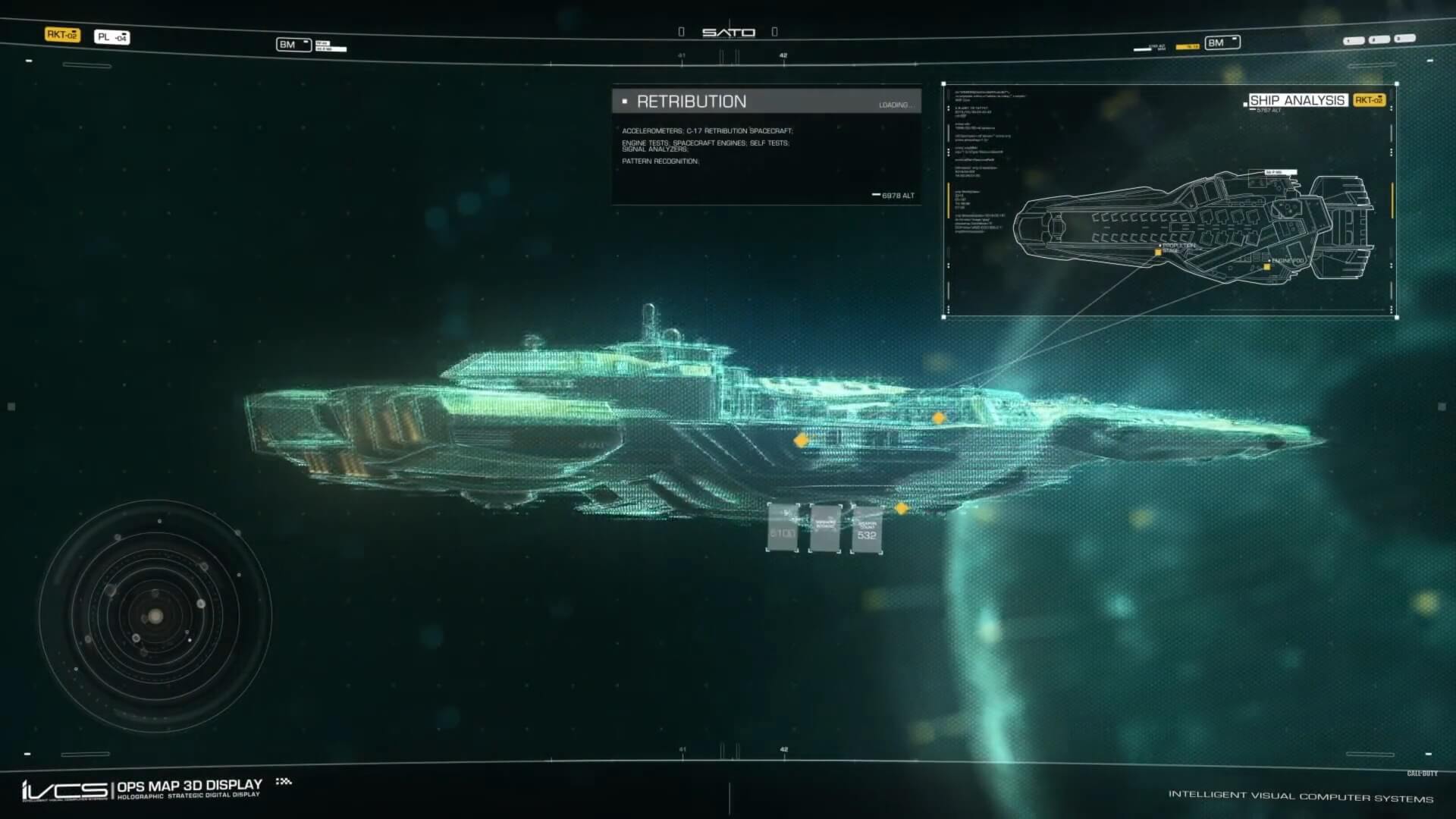Viewport: 1456px width, 819px height.
Task: Choose the pill button numbered 3
Action: coord(1404,38)
